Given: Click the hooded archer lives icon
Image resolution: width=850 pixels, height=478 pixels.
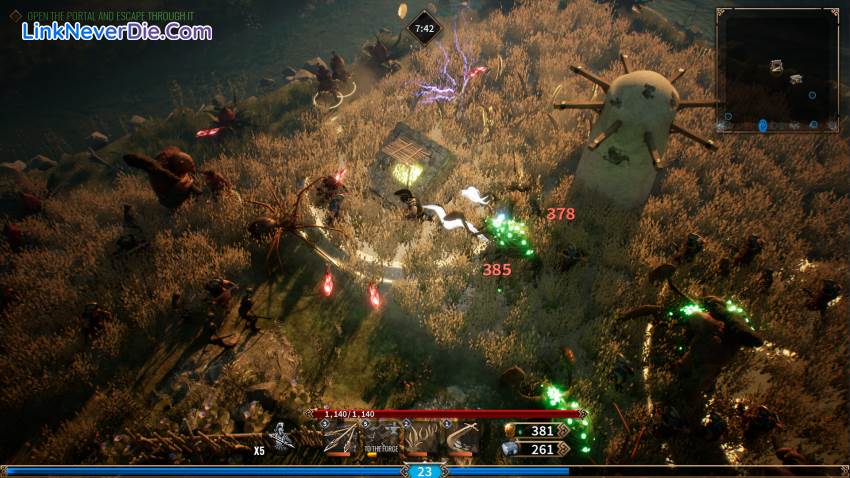Looking at the screenshot, I should 284,437.
